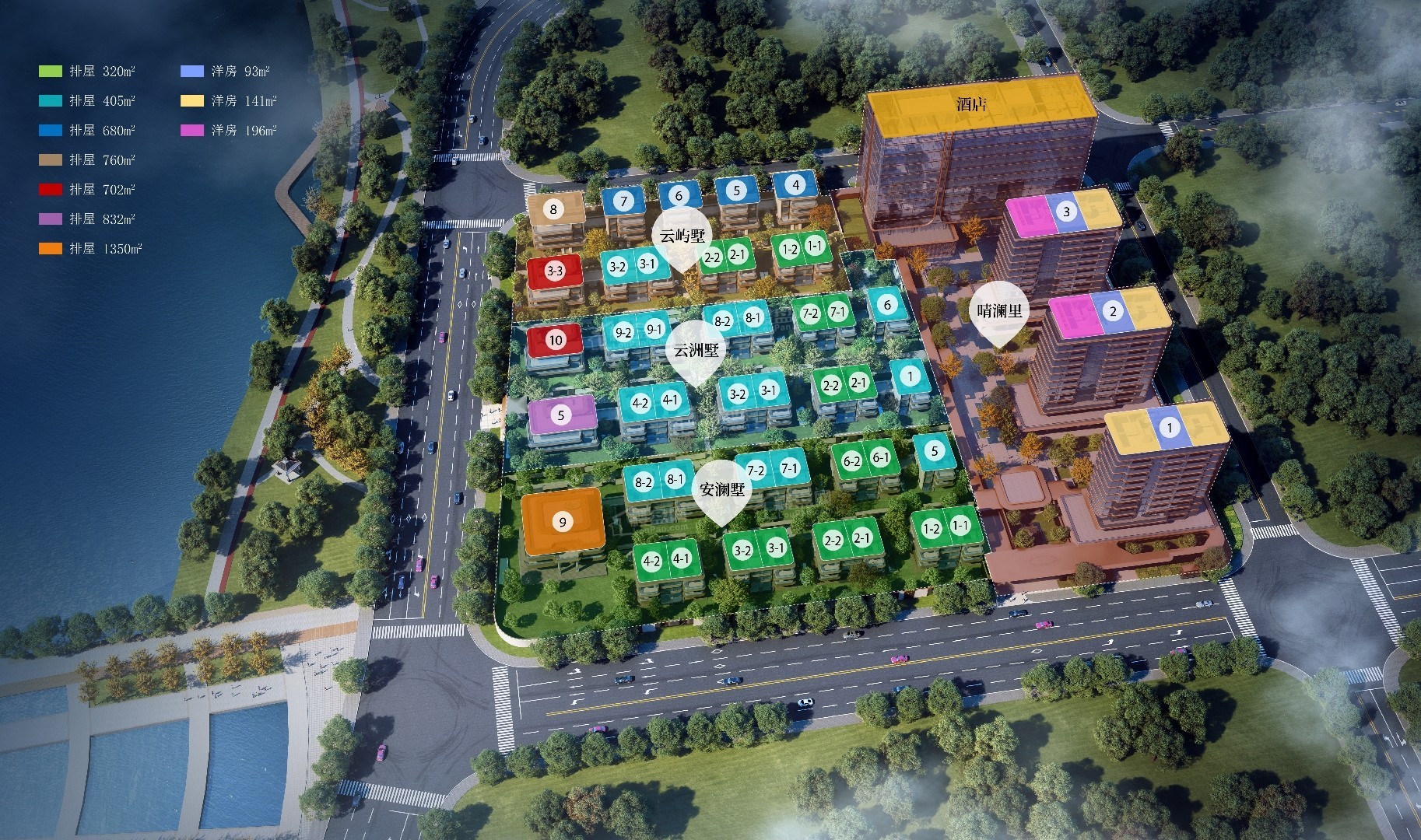Choose the orange villa numbered 9
The image size is (1421, 840).
tap(563, 522)
